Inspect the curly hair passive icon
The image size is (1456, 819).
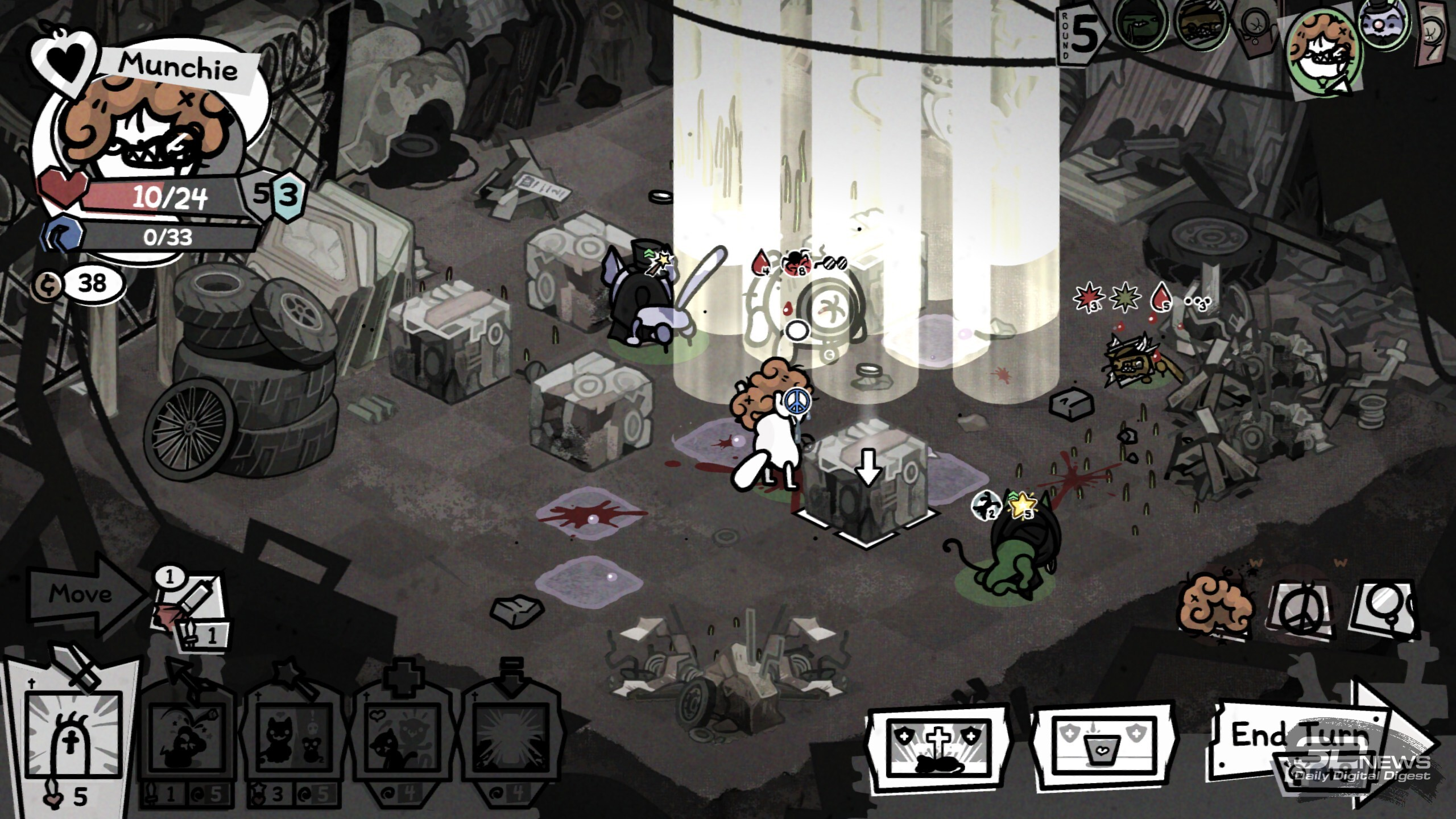click(x=1216, y=611)
